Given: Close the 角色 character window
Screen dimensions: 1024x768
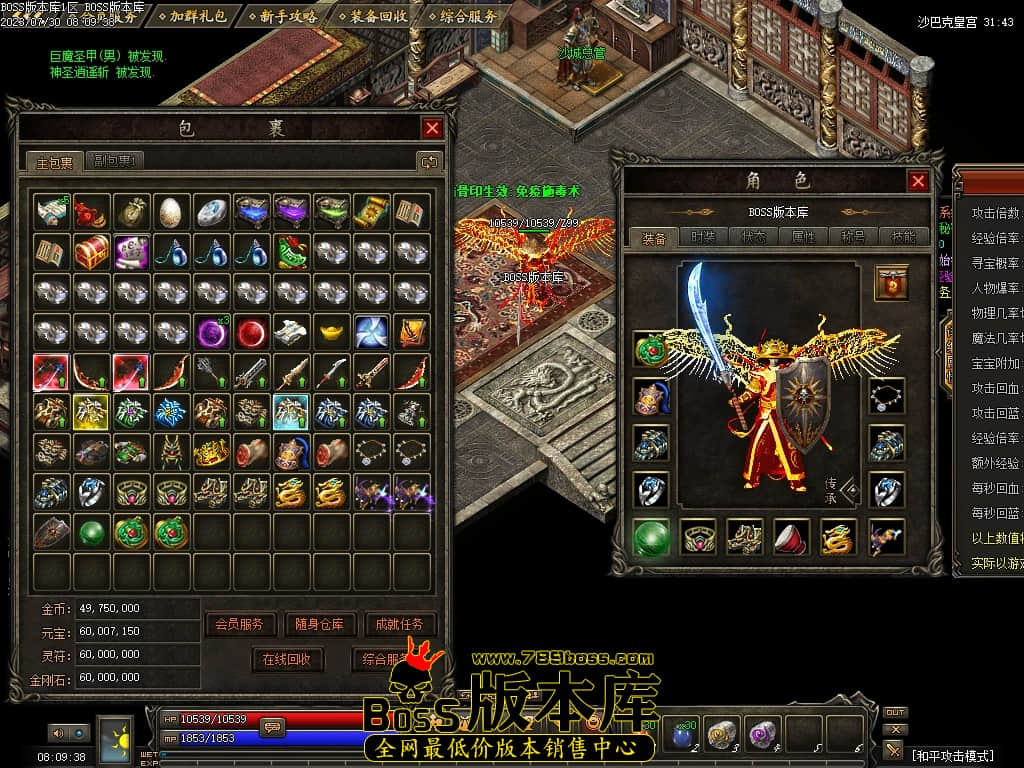Looking at the screenshot, I should [918, 181].
